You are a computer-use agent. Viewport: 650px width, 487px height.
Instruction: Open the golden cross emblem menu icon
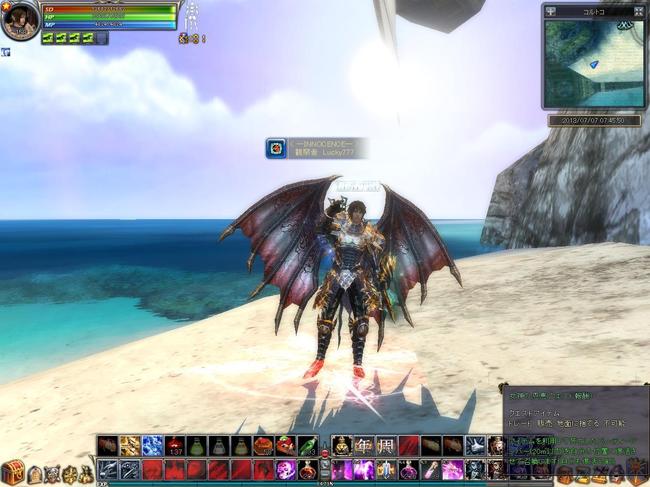tap(70, 473)
